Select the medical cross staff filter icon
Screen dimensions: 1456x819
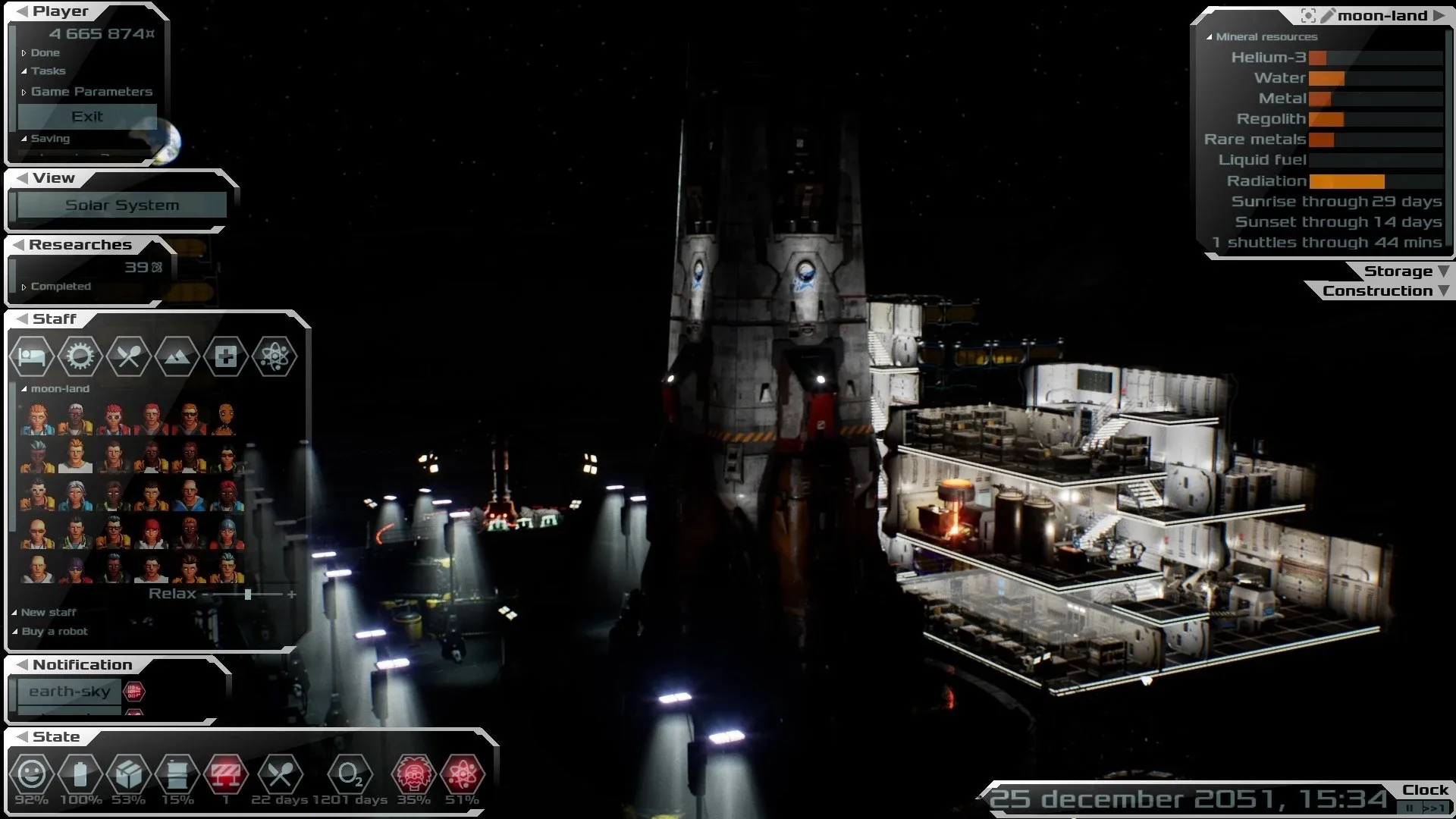click(225, 356)
